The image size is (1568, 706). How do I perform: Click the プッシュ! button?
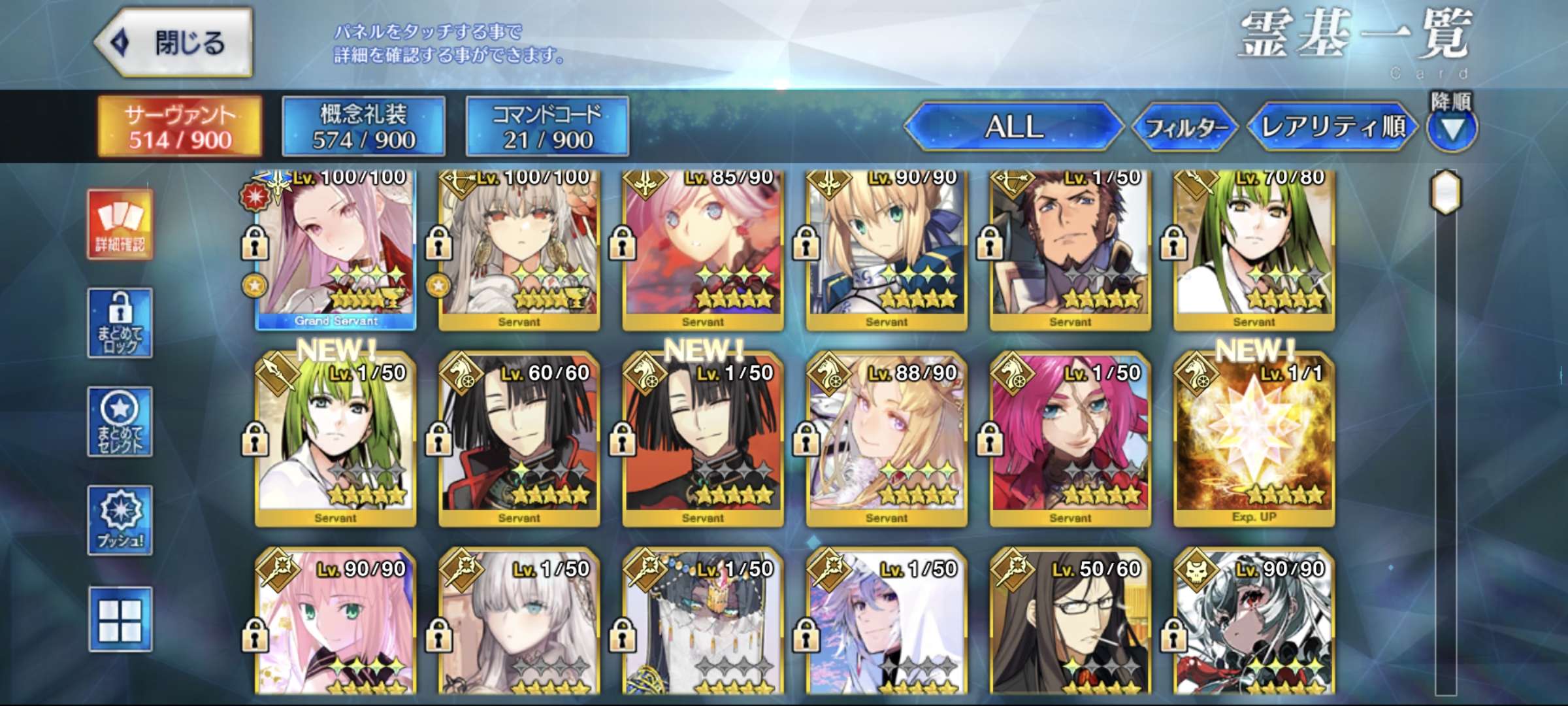(x=120, y=520)
